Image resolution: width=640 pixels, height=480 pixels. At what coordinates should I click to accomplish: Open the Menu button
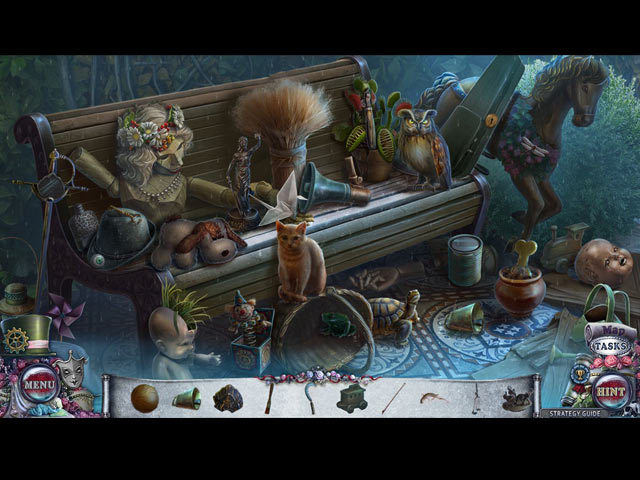click(x=40, y=382)
